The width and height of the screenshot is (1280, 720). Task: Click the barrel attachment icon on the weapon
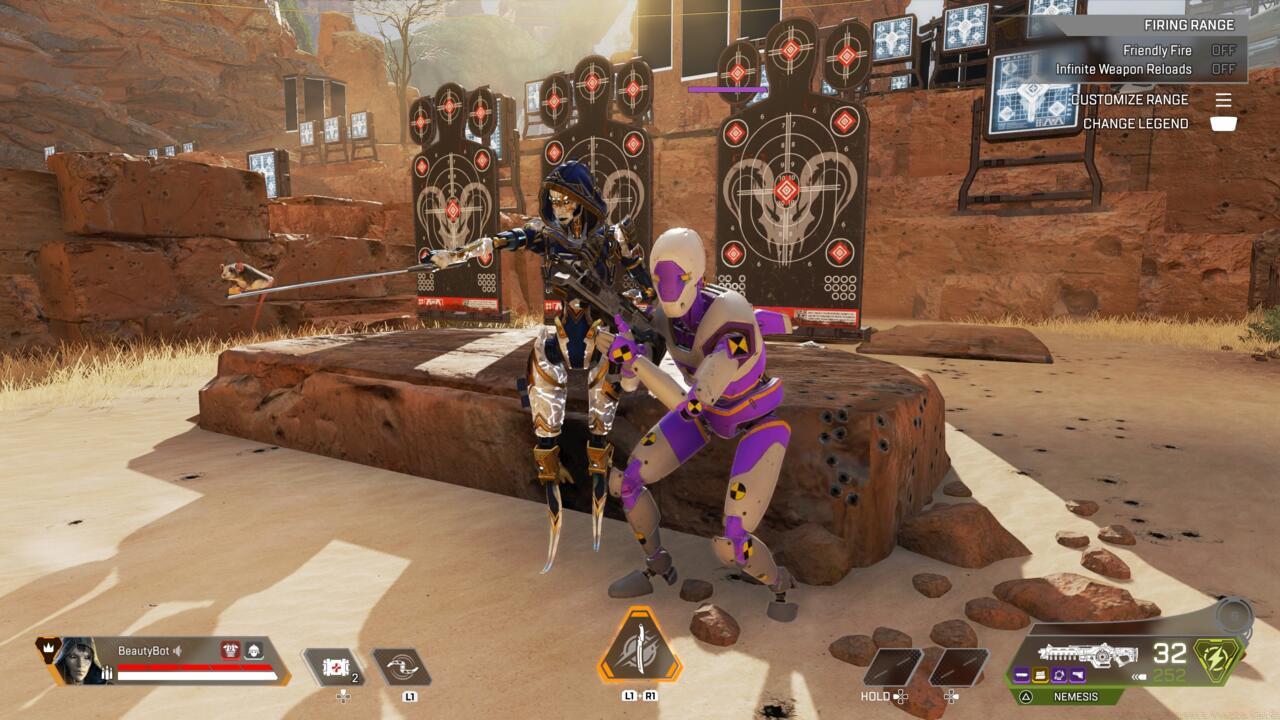tap(1024, 676)
